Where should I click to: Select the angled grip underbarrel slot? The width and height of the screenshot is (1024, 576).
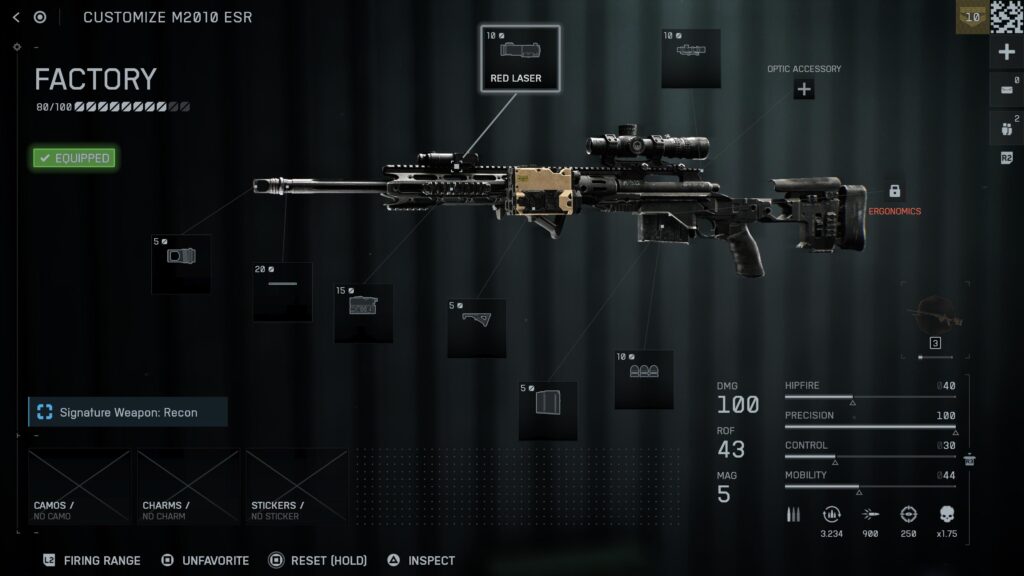(476, 328)
